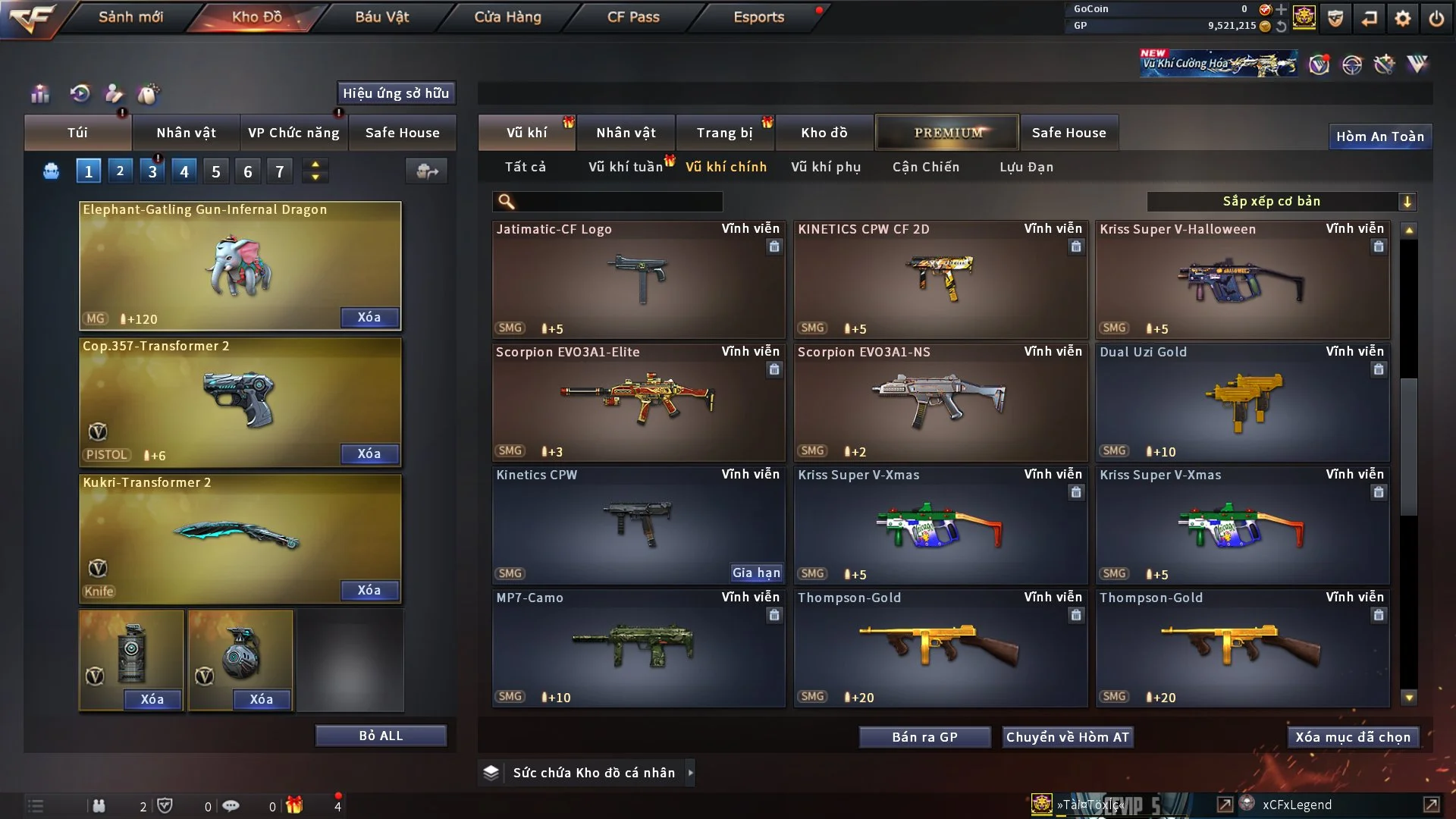The width and height of the screenshot is (1456, 819).
Task: Switch to the Nhân vật bag tab
Action: 186,133
